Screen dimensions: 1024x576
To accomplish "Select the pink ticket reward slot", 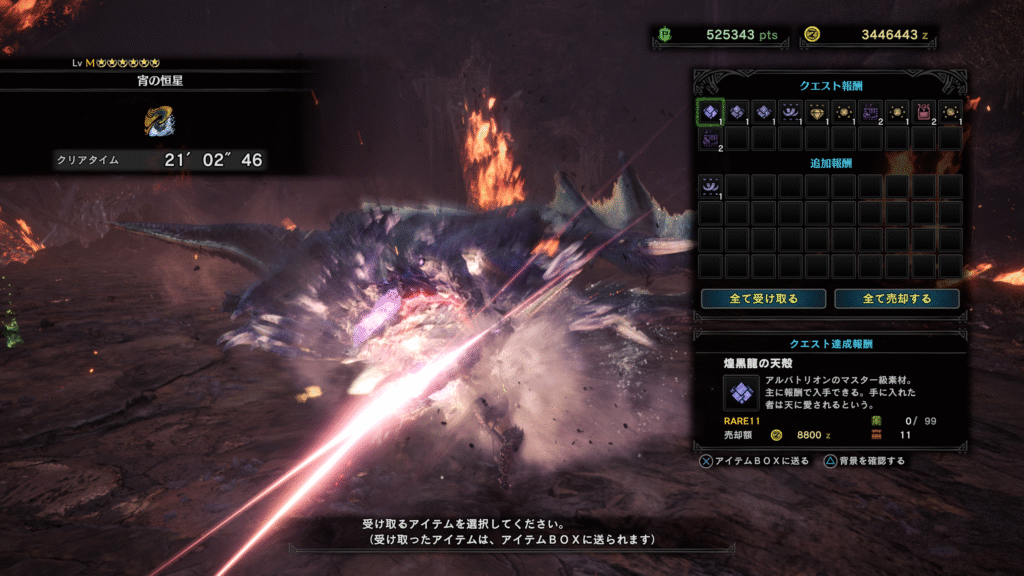I will click(923, 112).
